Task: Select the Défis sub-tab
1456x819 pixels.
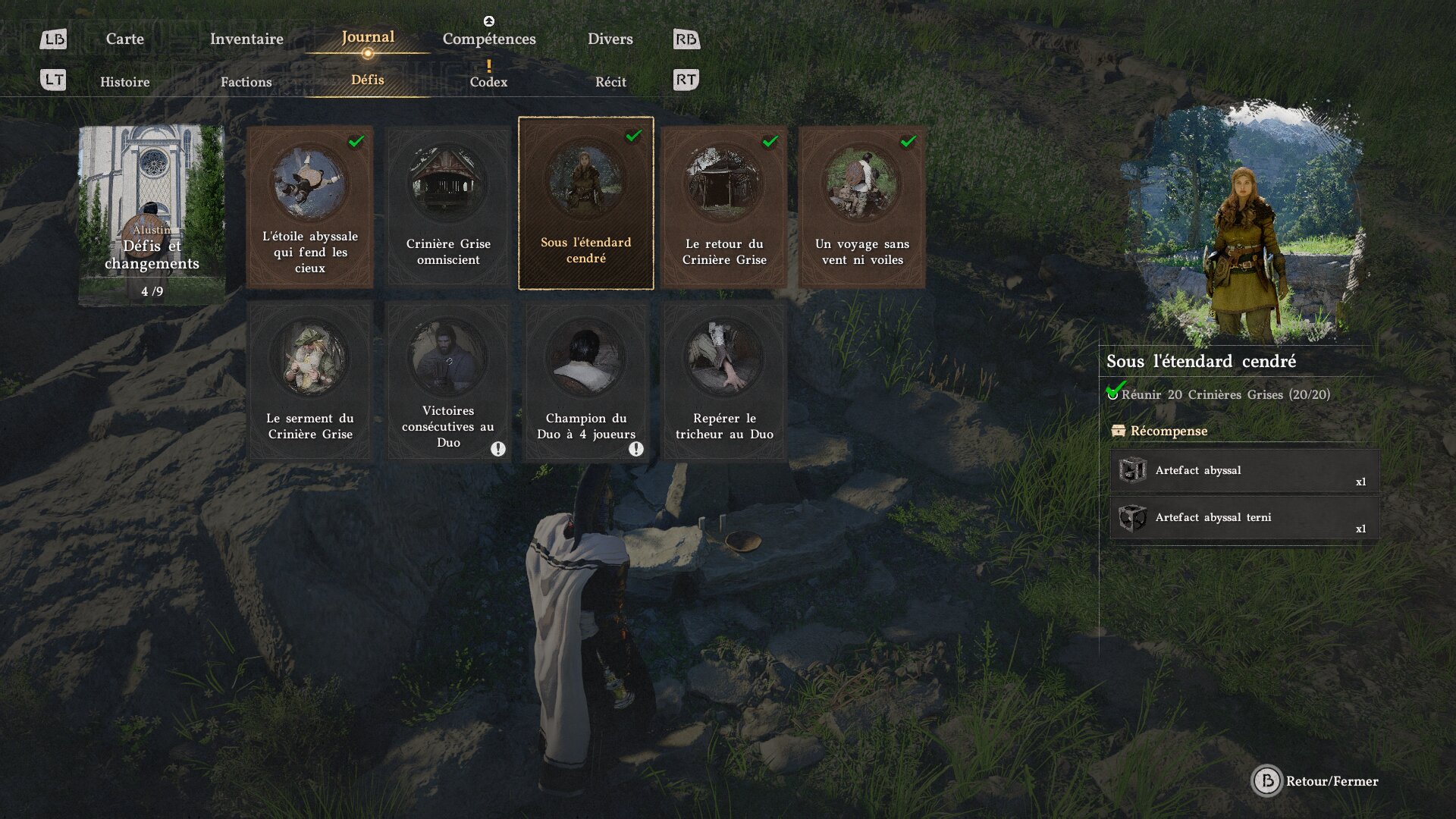Action: click(368, 80)
